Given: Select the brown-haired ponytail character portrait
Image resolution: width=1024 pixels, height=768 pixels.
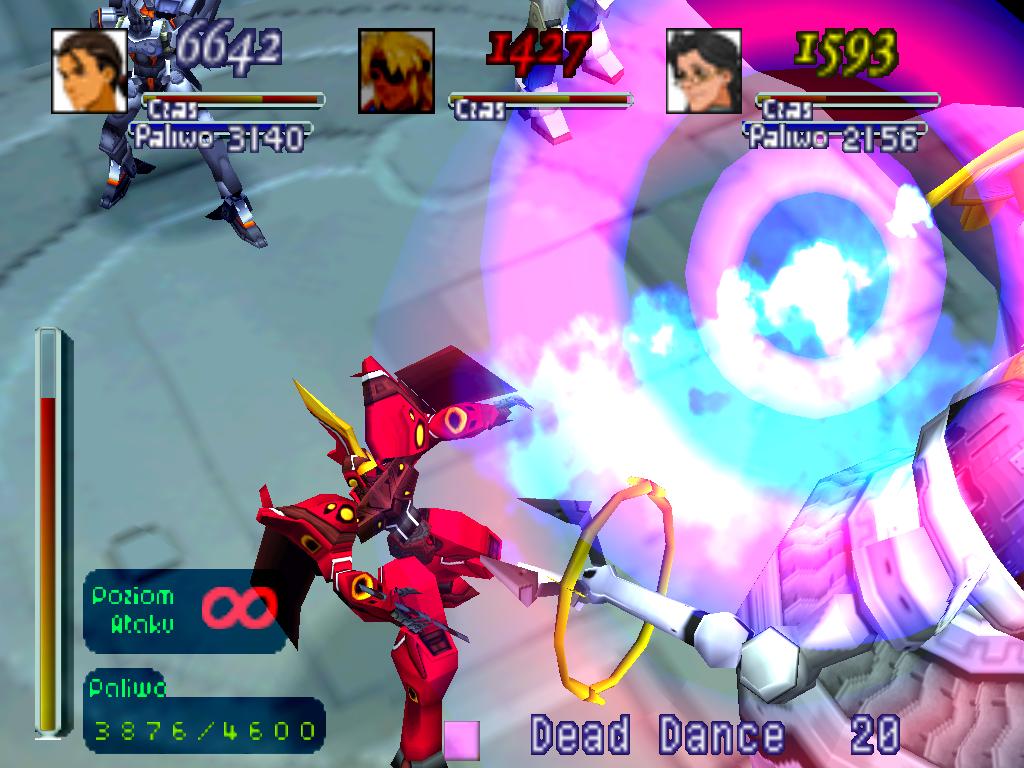Looking at the screenshot, I should pyautogui.click(x=90, y=71).
